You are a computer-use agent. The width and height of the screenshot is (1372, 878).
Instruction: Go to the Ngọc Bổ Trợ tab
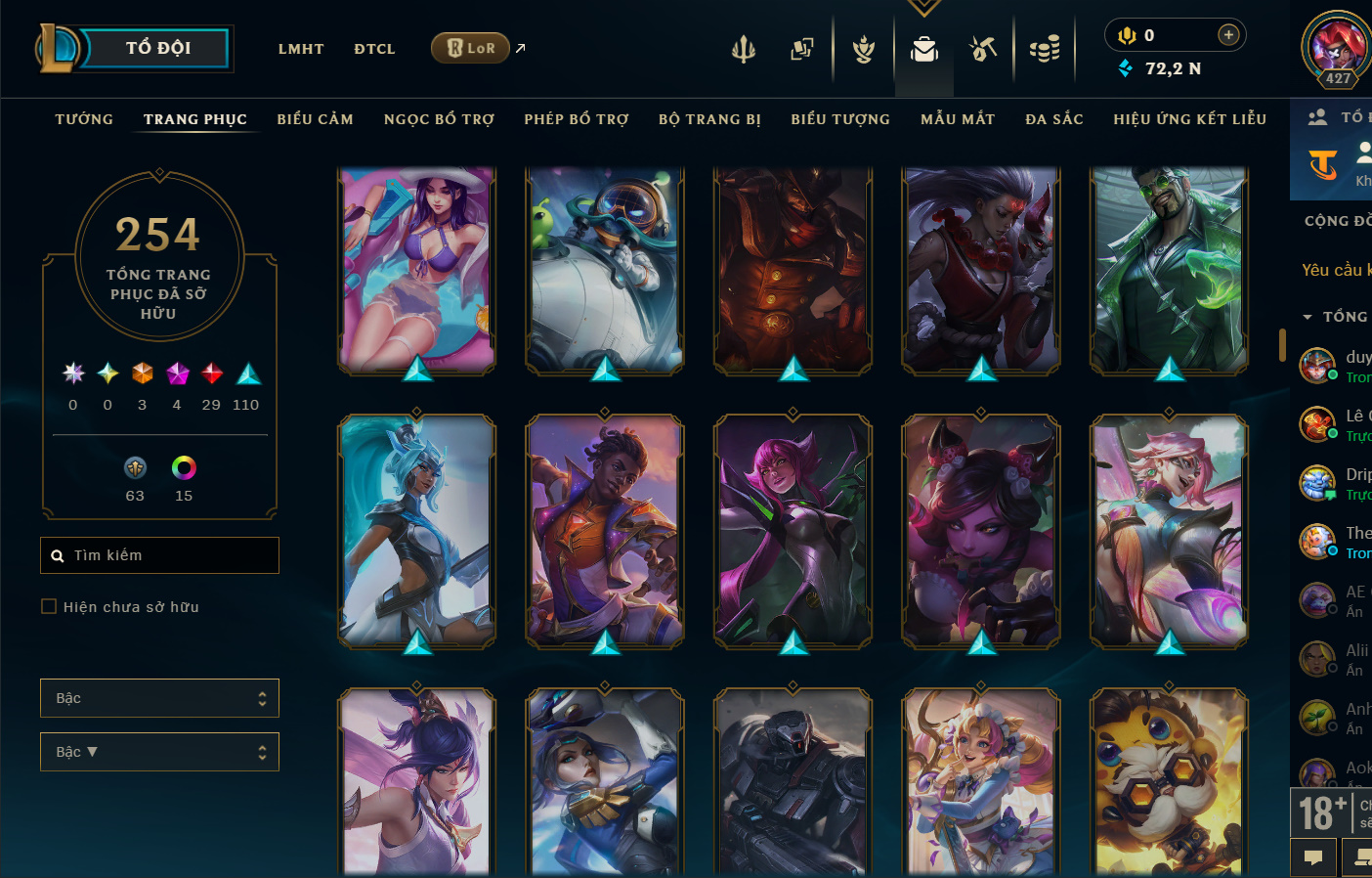click(439, 119)
